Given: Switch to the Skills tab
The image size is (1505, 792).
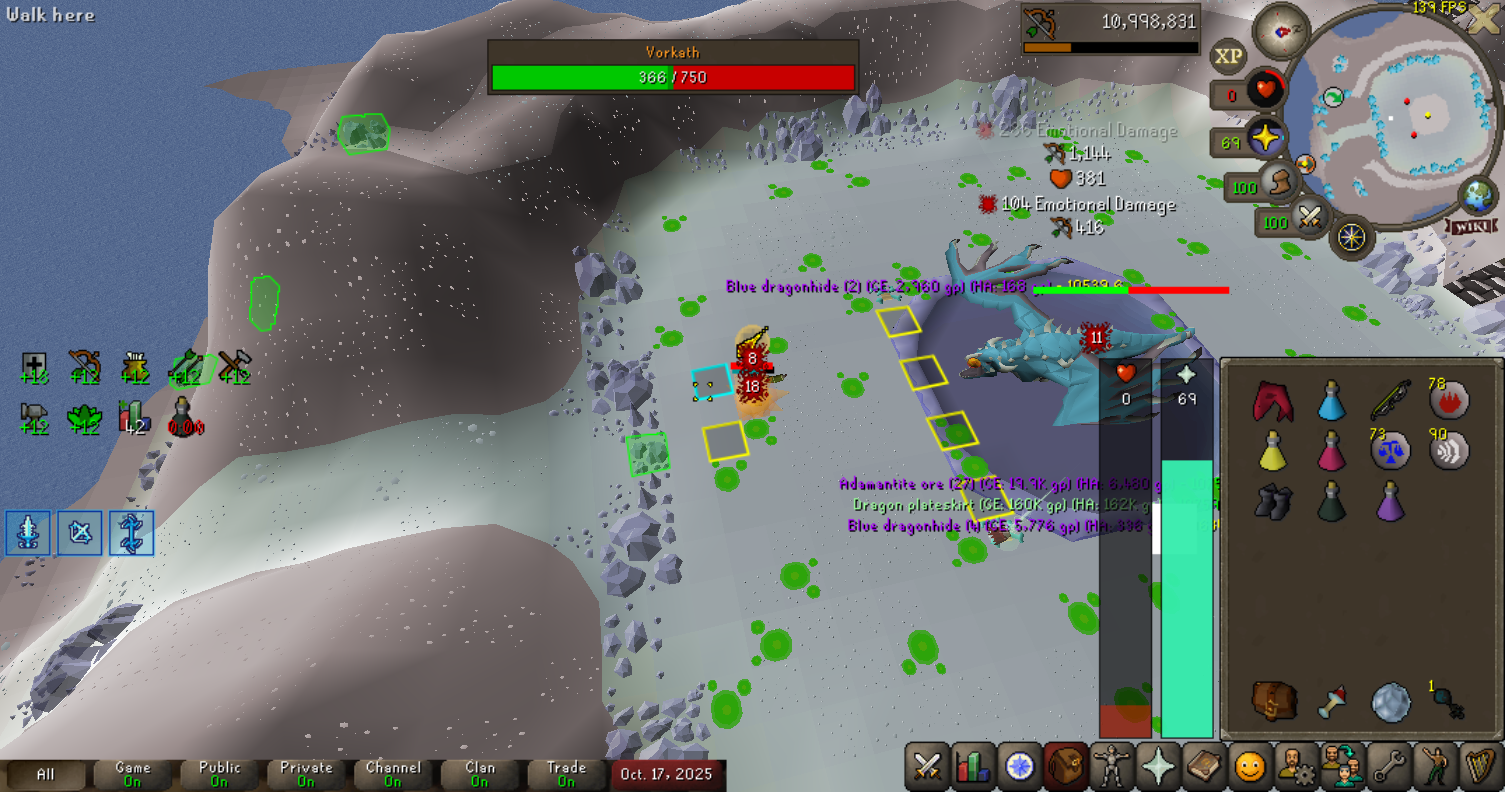Looking at the screenshot, I should [x=972, y=767].
